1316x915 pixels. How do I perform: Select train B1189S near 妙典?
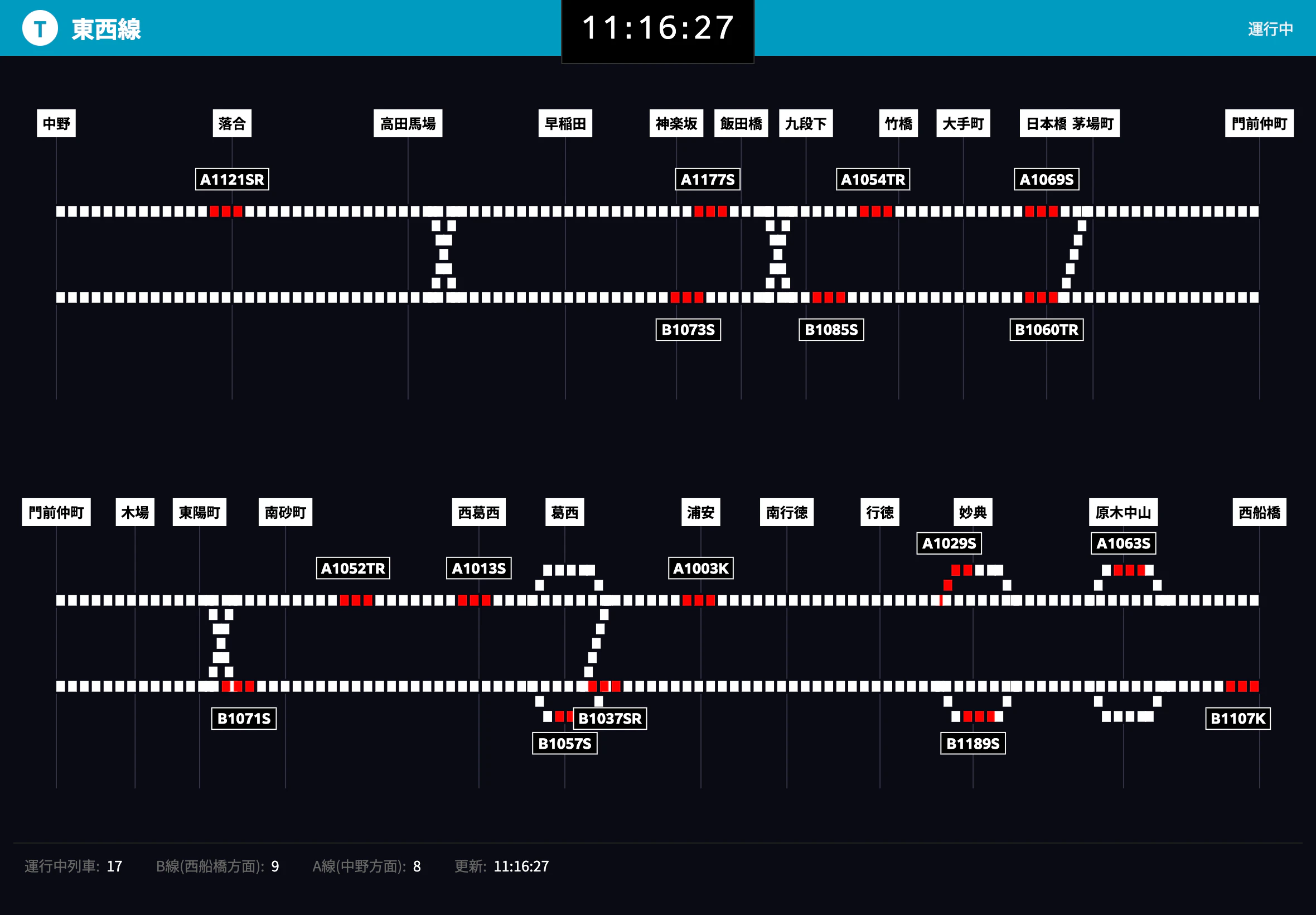coord(973,743)
